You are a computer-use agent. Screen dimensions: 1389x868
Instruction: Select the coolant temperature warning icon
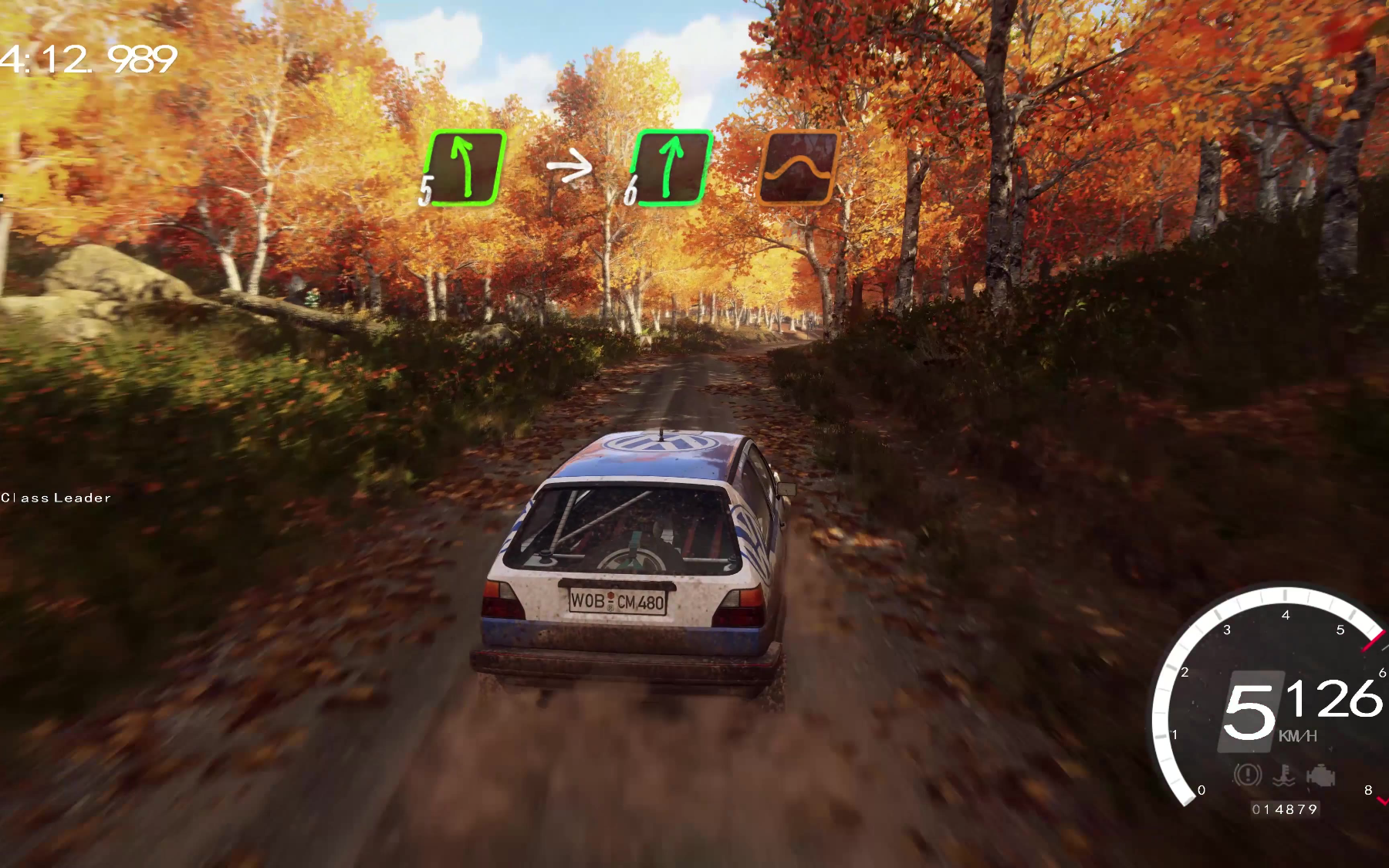[1284, 775]
